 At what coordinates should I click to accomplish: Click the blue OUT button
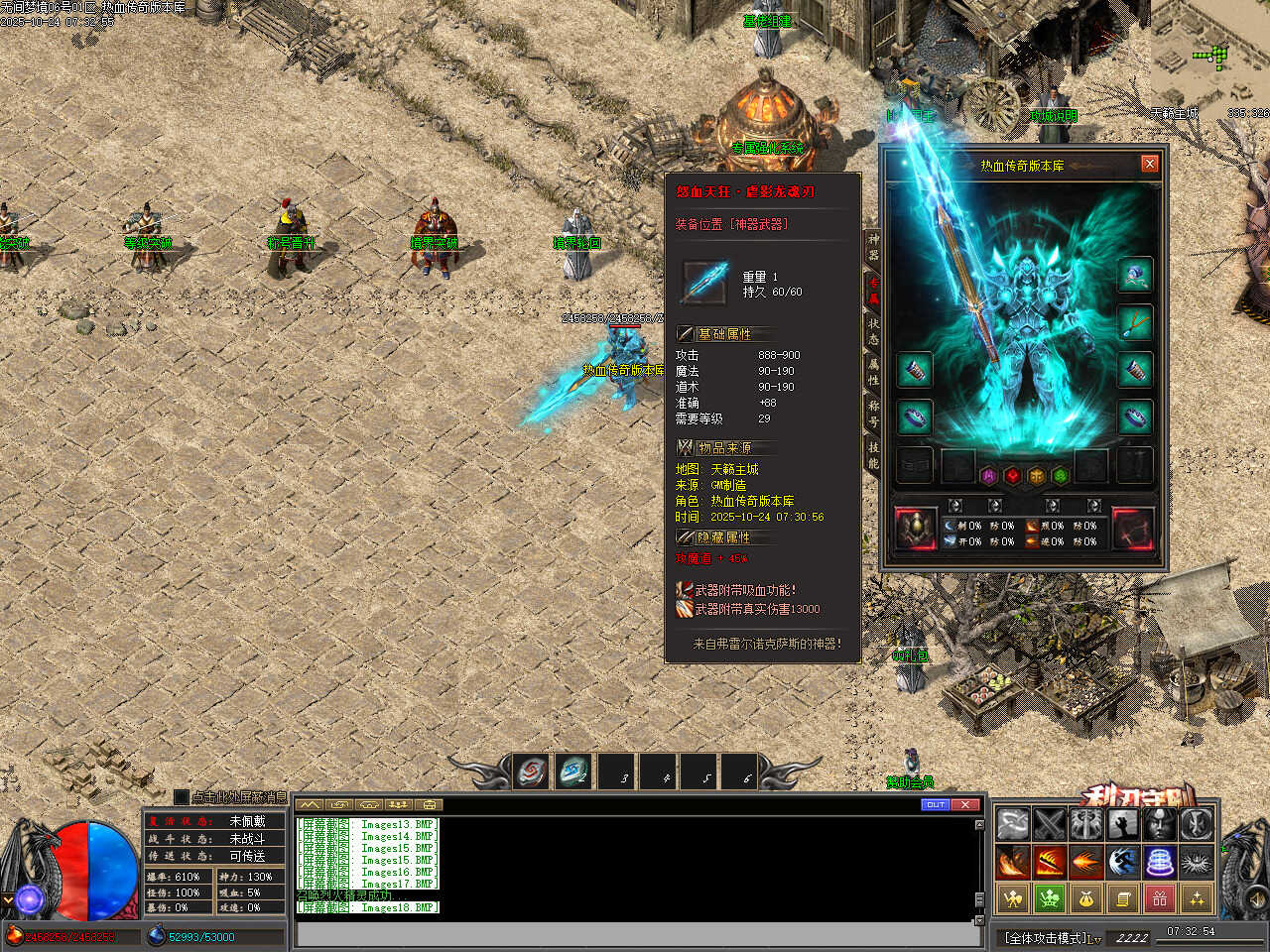click(935, 804)
